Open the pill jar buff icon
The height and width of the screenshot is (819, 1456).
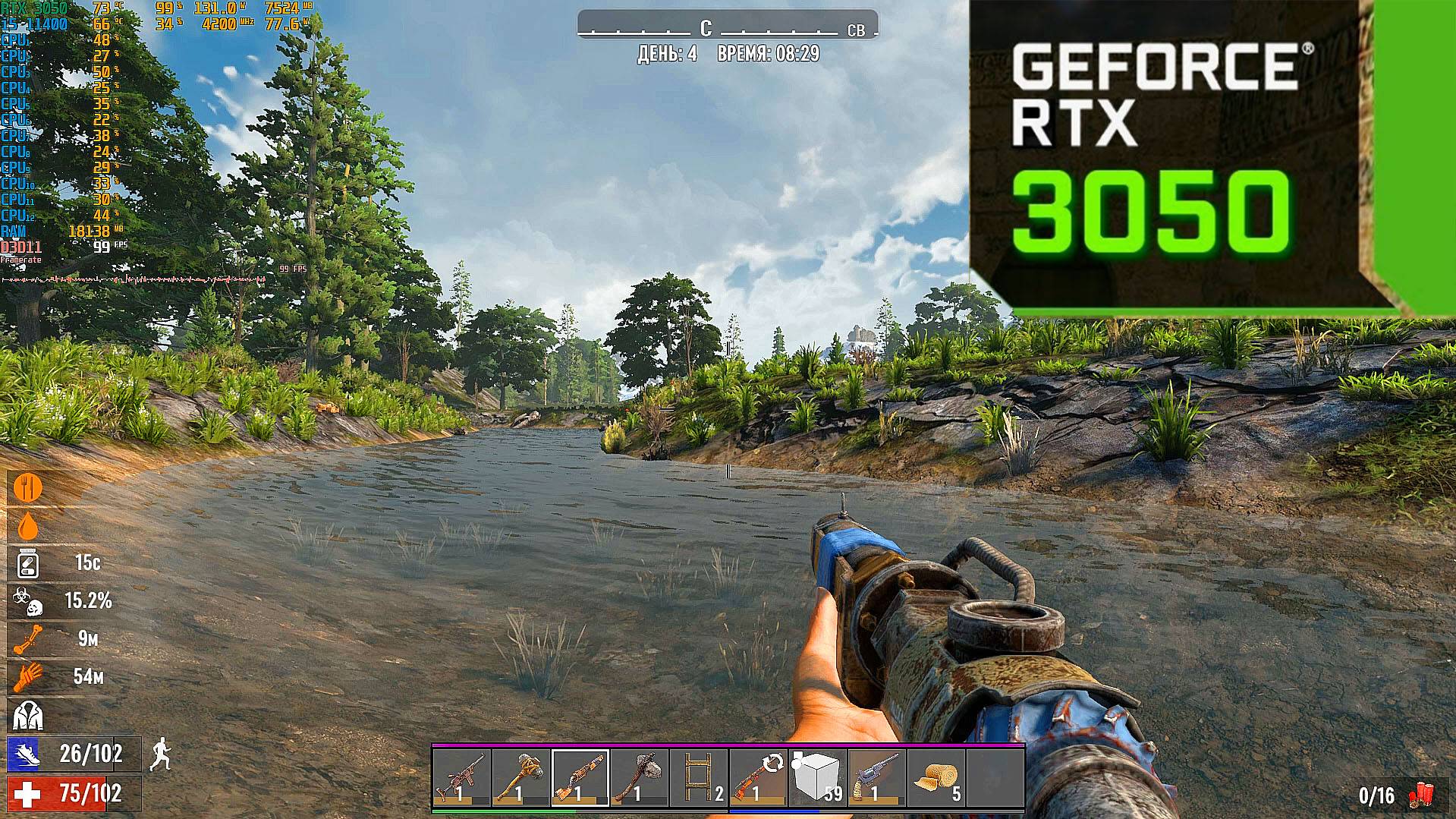coord(28,563)
